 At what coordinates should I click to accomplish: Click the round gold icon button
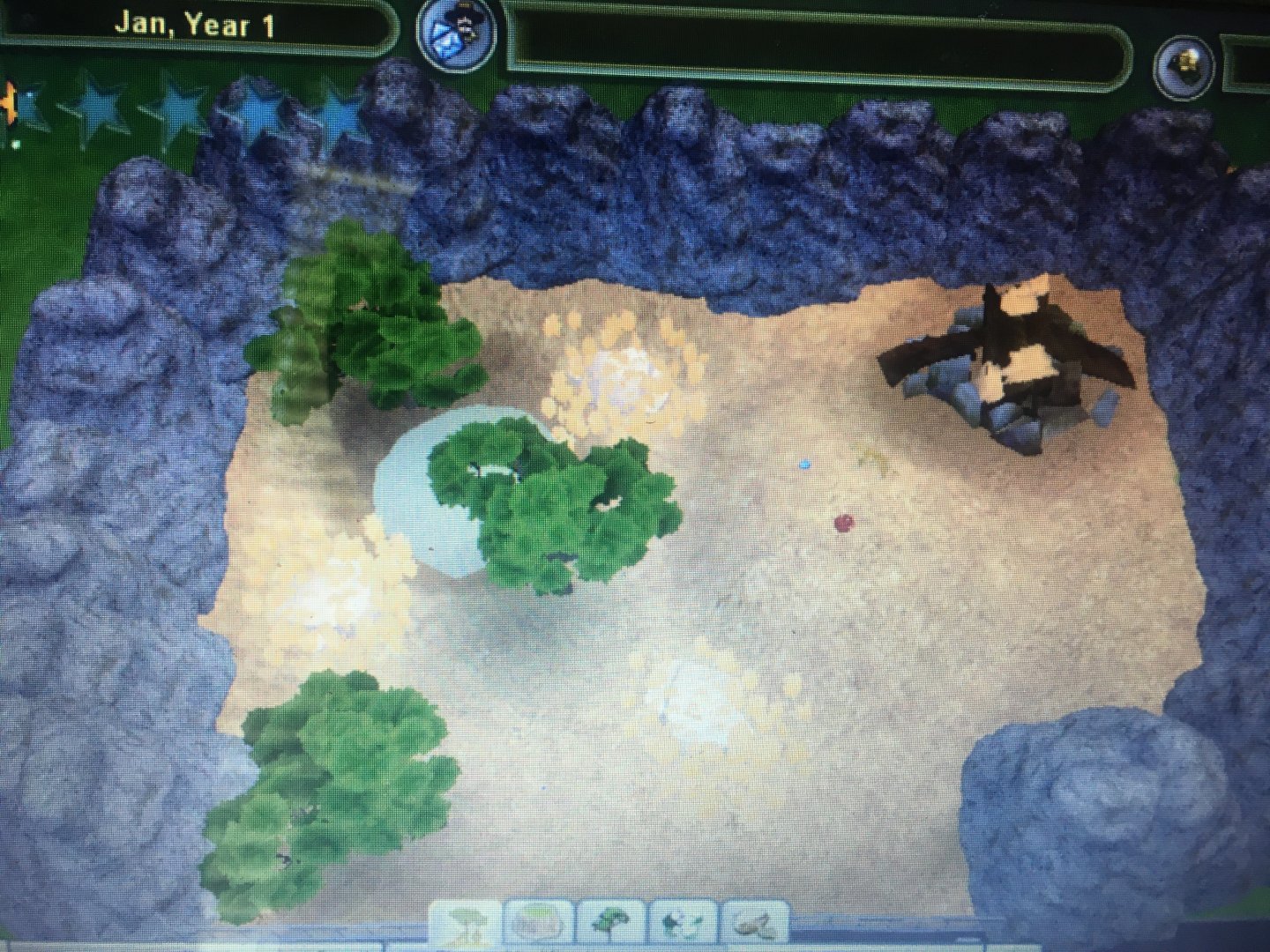click(1187, 58)
